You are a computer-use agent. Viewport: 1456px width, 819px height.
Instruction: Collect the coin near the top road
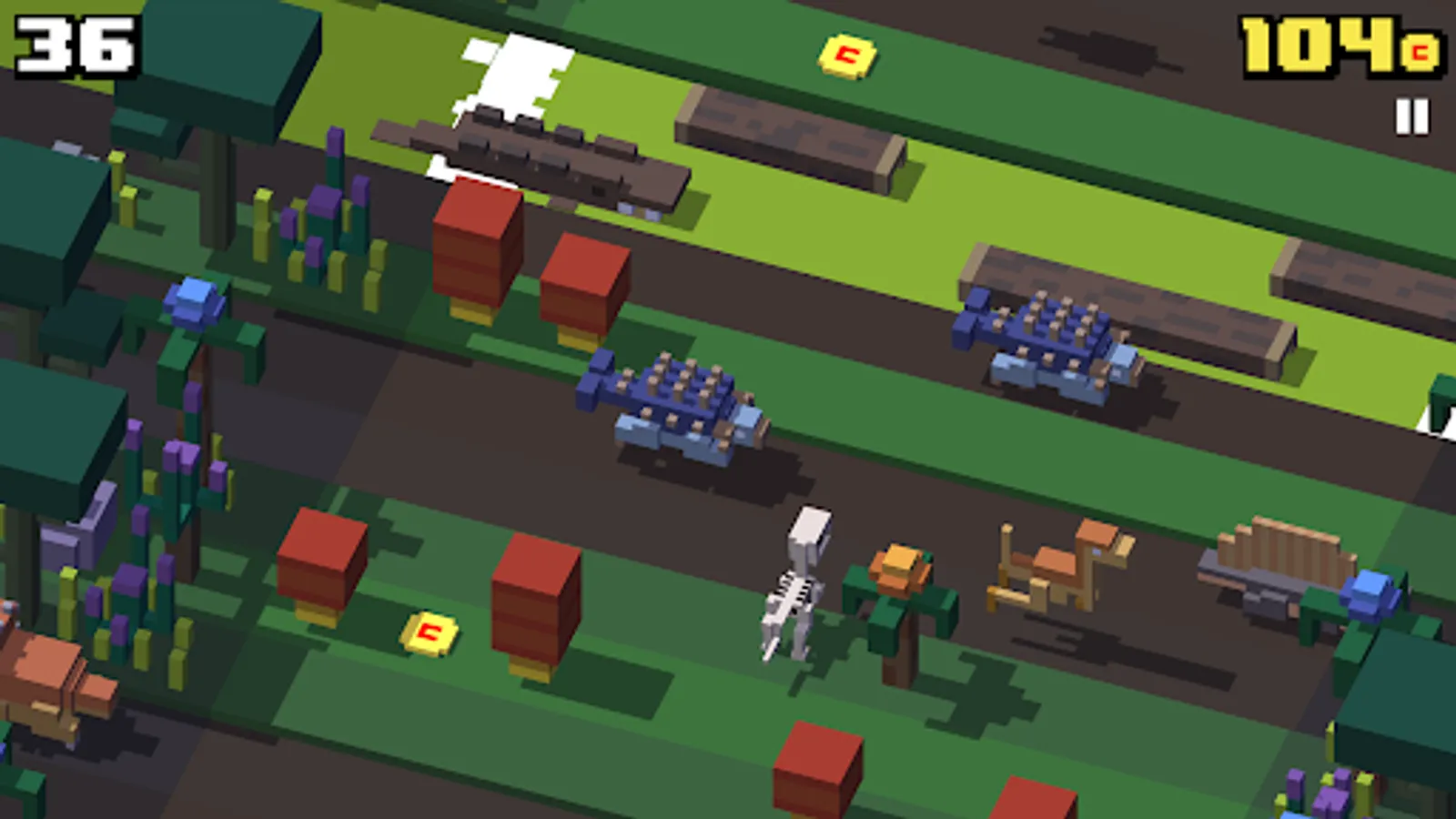coord(847,56)
